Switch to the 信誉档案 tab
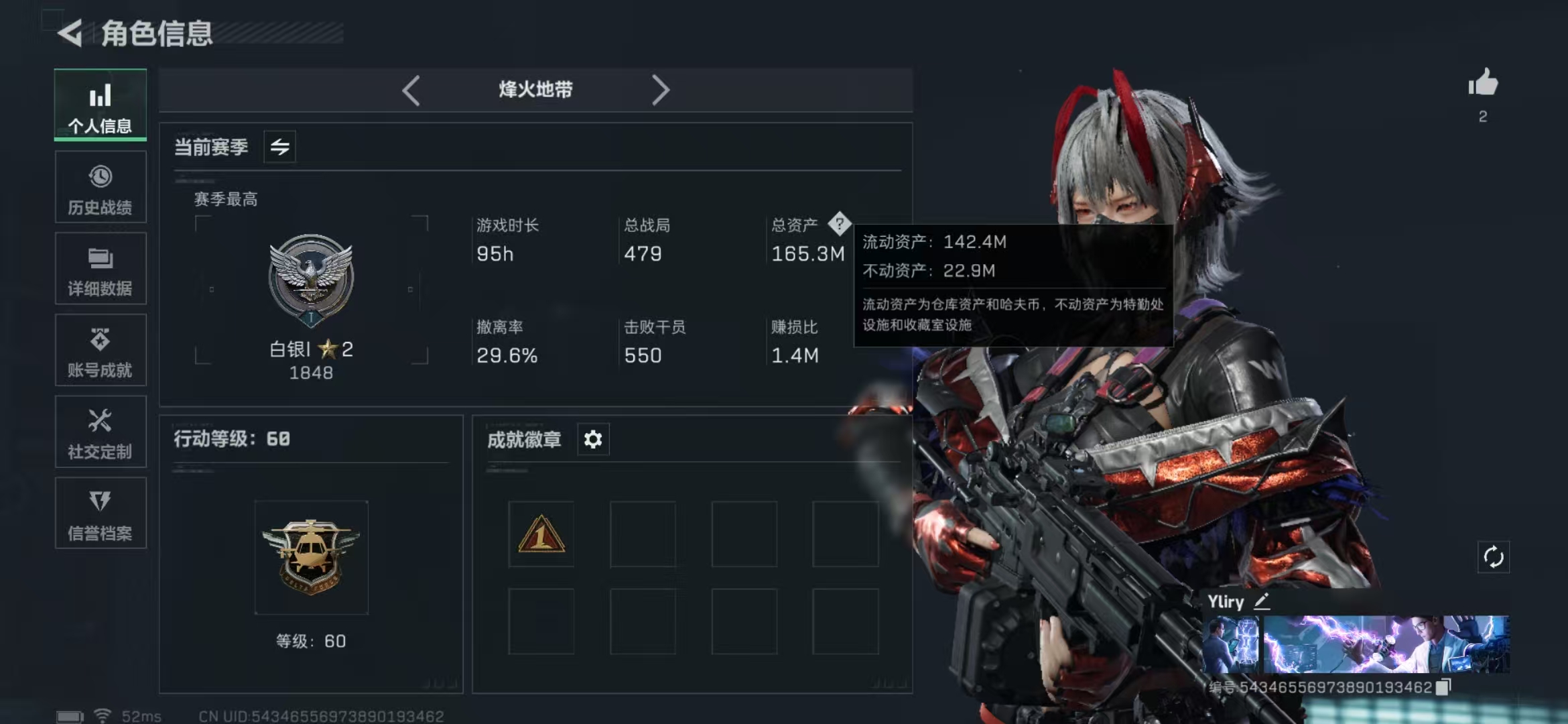 pos(101,514)
